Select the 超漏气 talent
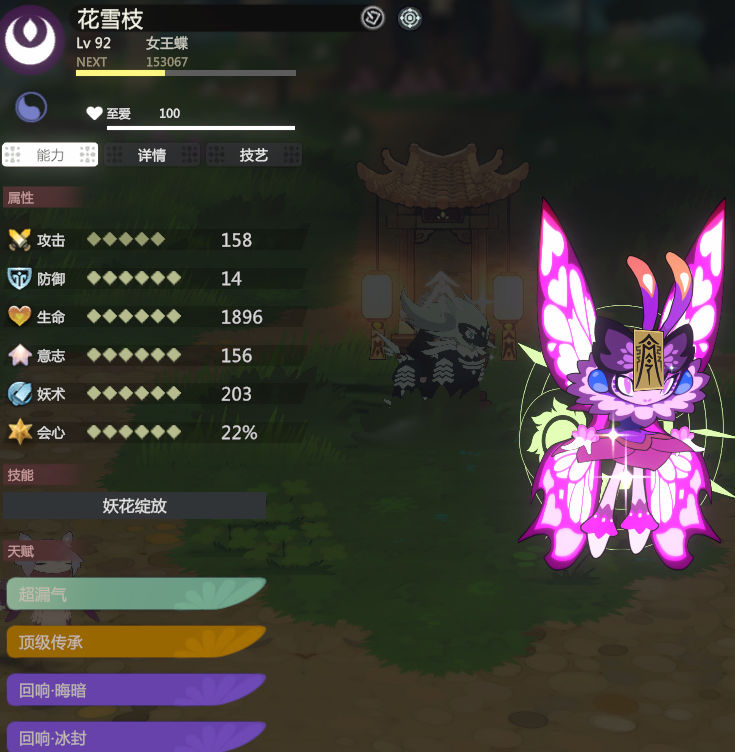Image resolution: width=735 pixels, height=752 pixels. coord(135,594)
